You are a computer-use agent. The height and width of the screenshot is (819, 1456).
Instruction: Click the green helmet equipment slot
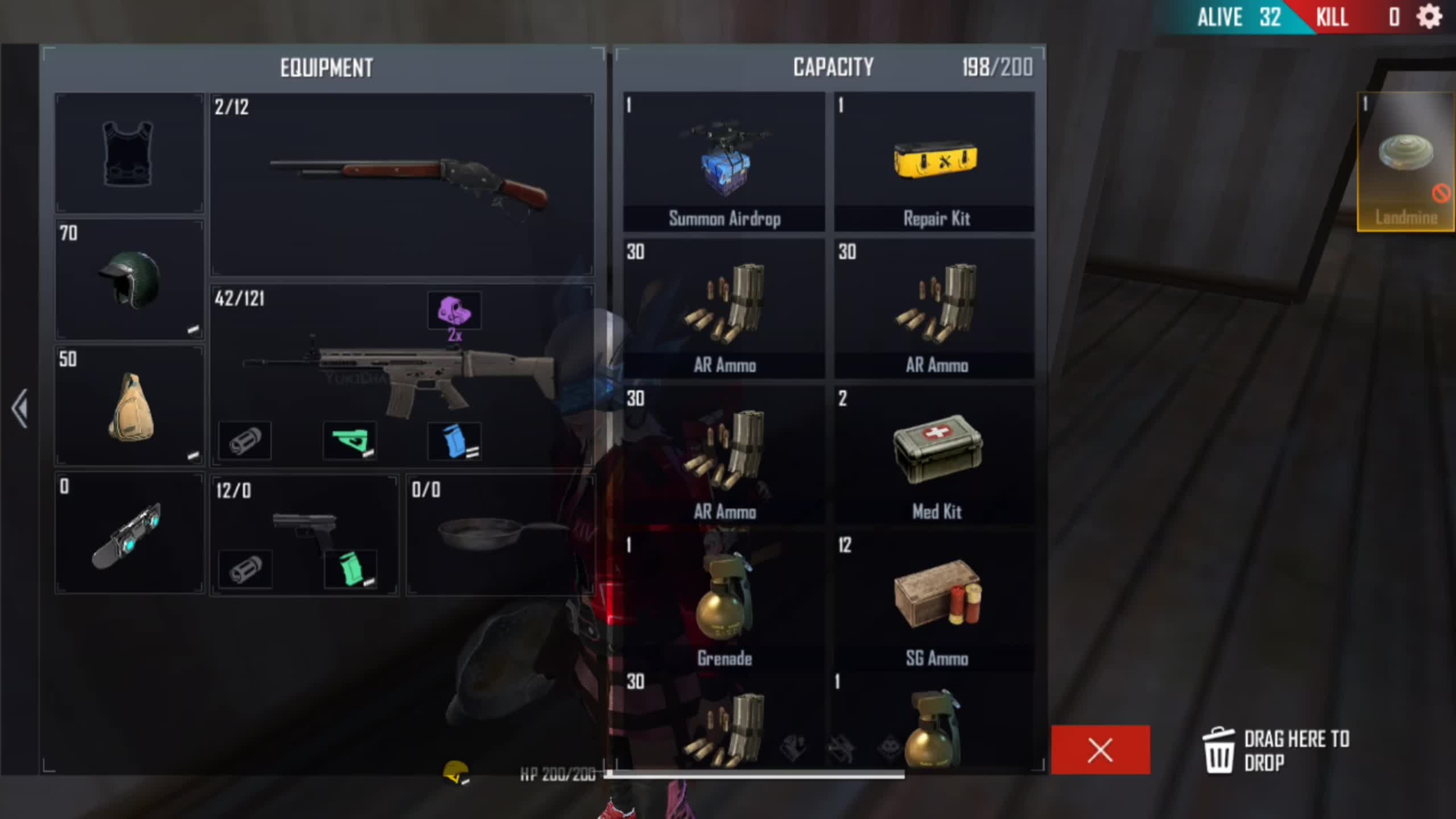(130, 280)
